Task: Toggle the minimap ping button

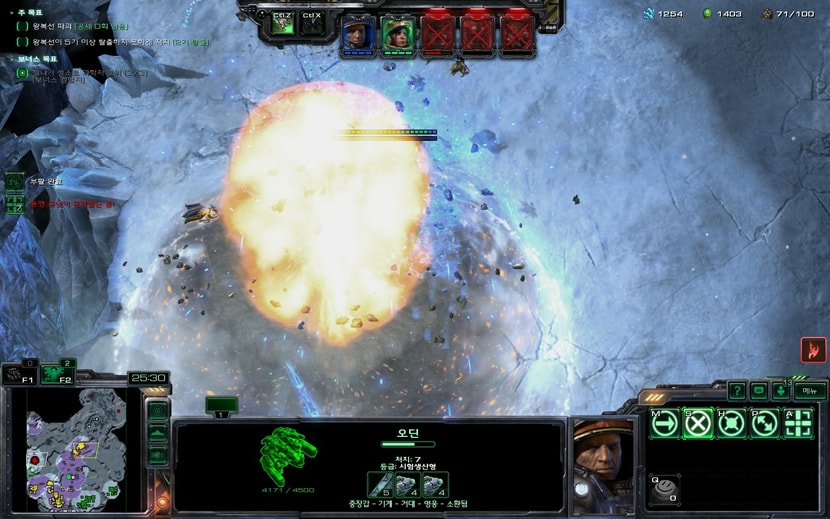Action: (157, 411)
